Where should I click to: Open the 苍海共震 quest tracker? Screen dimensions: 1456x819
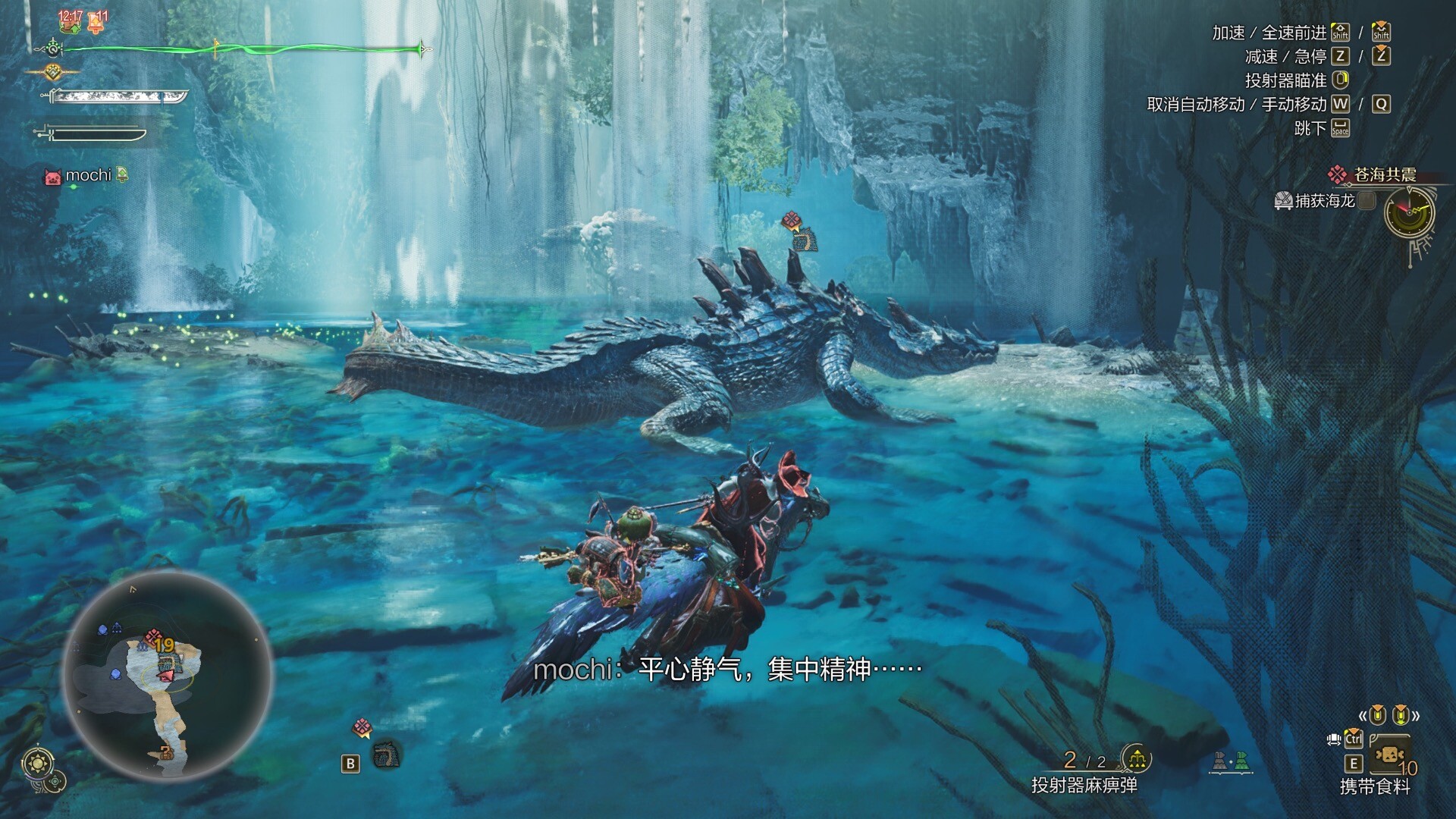1384,175
